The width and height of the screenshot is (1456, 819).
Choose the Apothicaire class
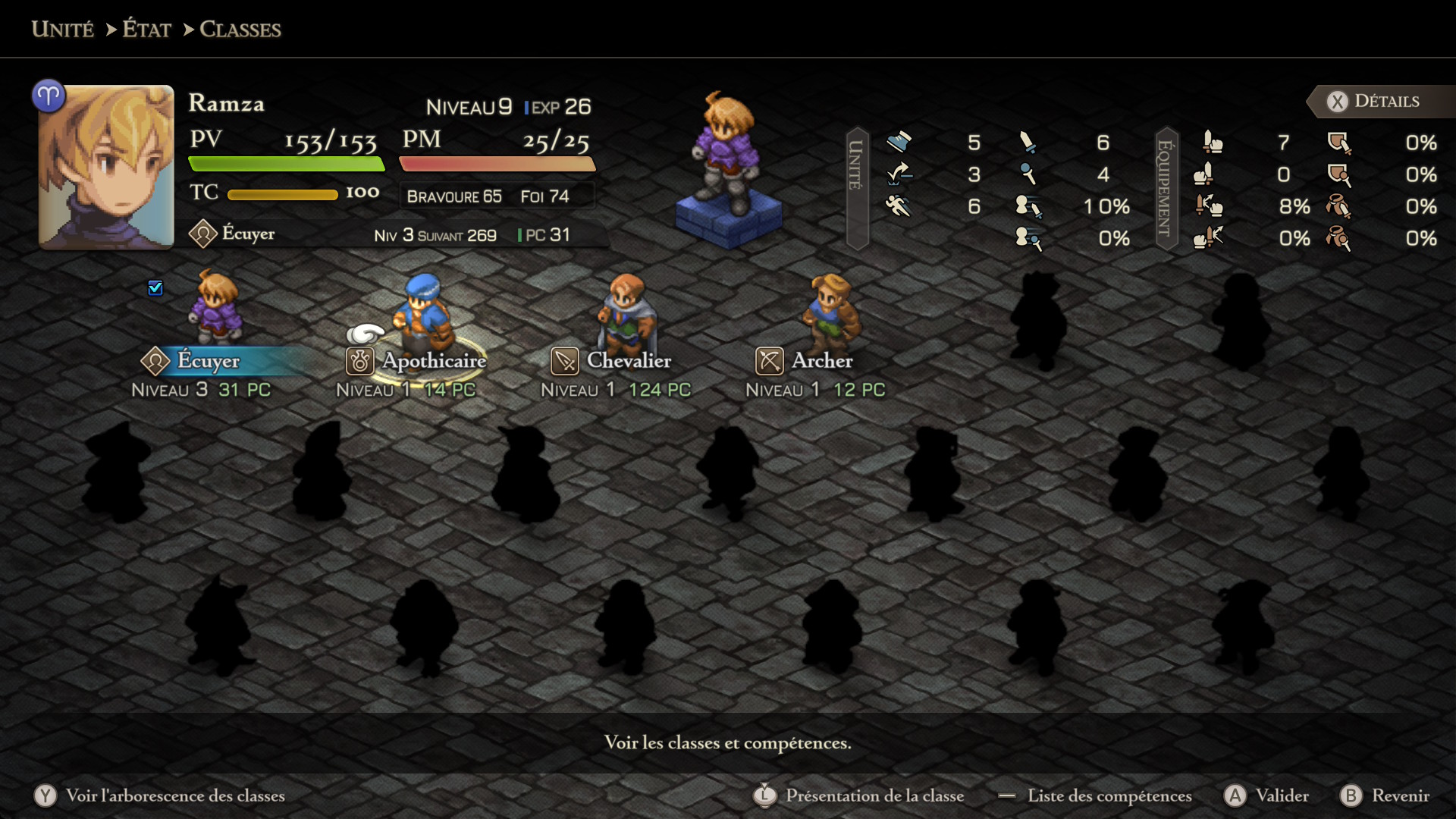coord(433,361)
